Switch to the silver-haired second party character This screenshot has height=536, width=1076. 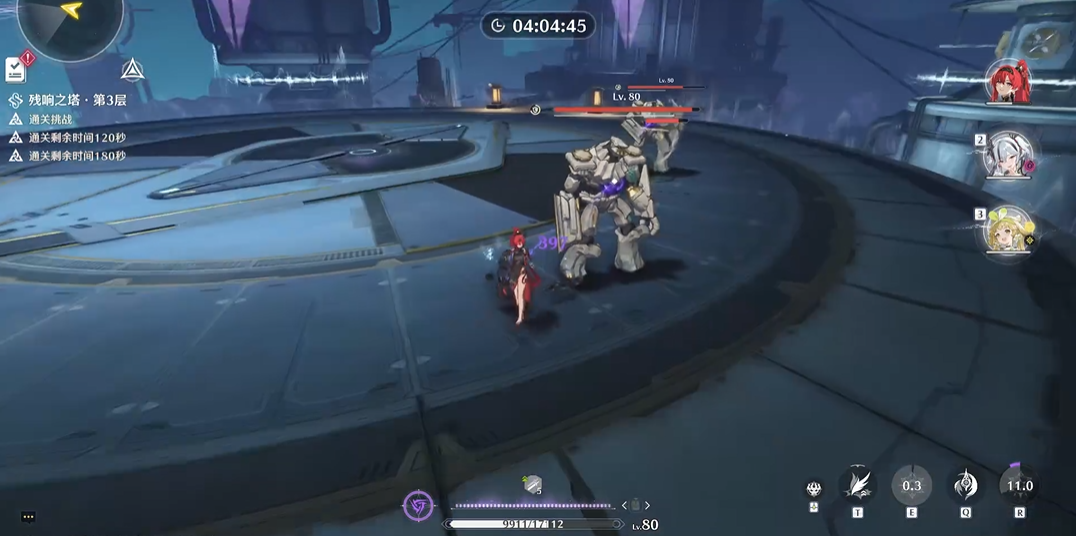pos(1005,156)
